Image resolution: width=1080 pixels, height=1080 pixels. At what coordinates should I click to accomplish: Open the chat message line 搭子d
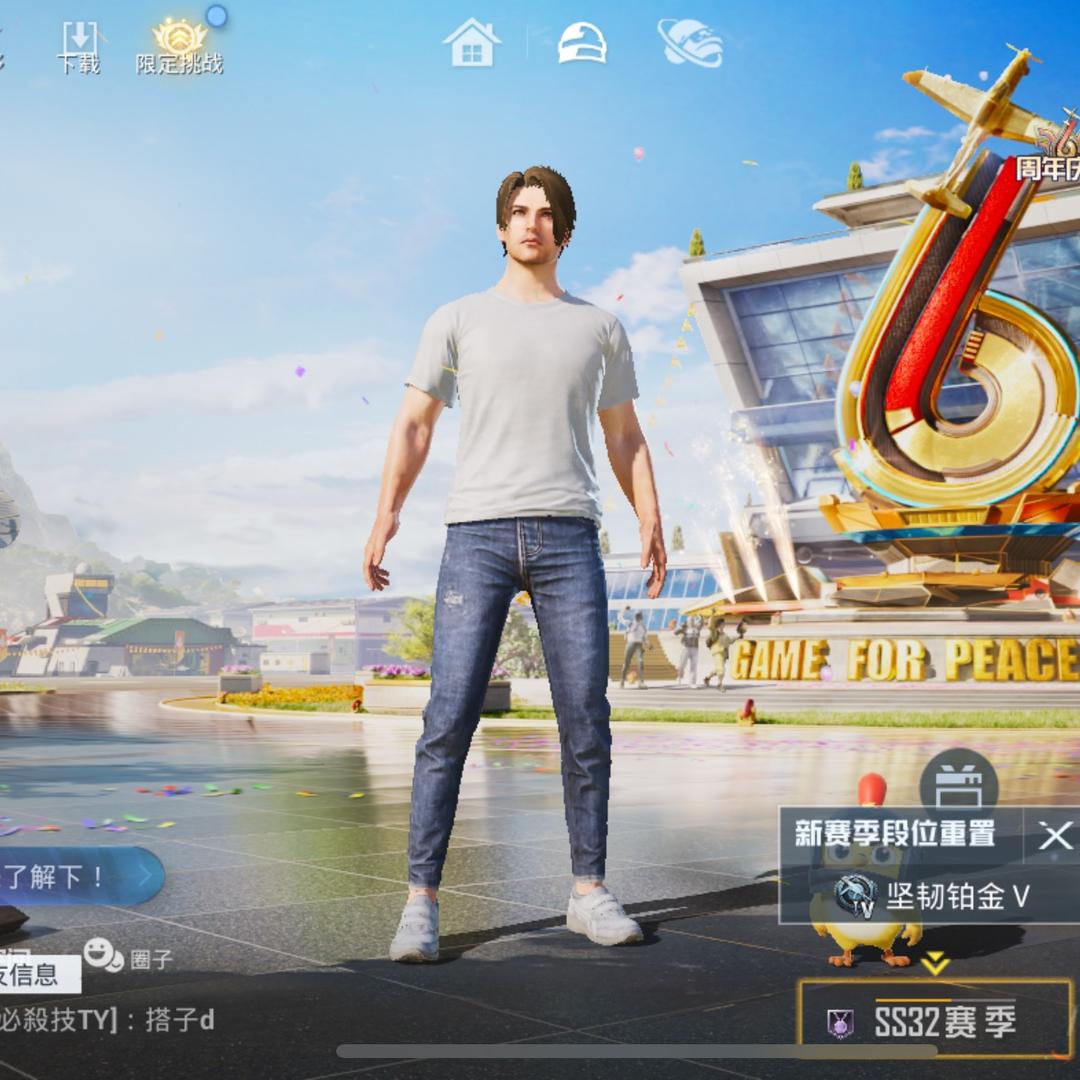108,1020
